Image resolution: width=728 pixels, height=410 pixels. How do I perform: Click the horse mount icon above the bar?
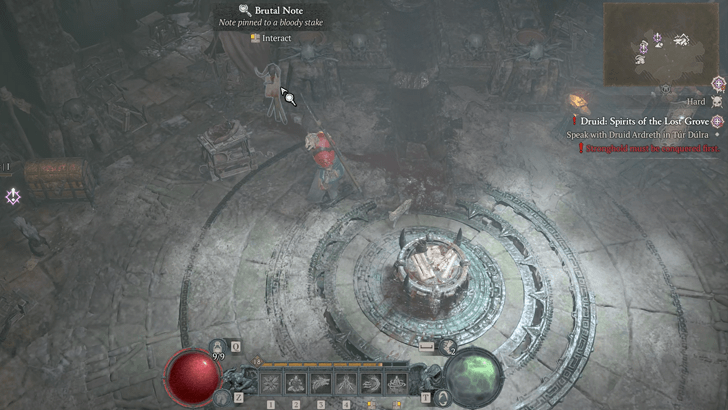[x=428, y=347]
